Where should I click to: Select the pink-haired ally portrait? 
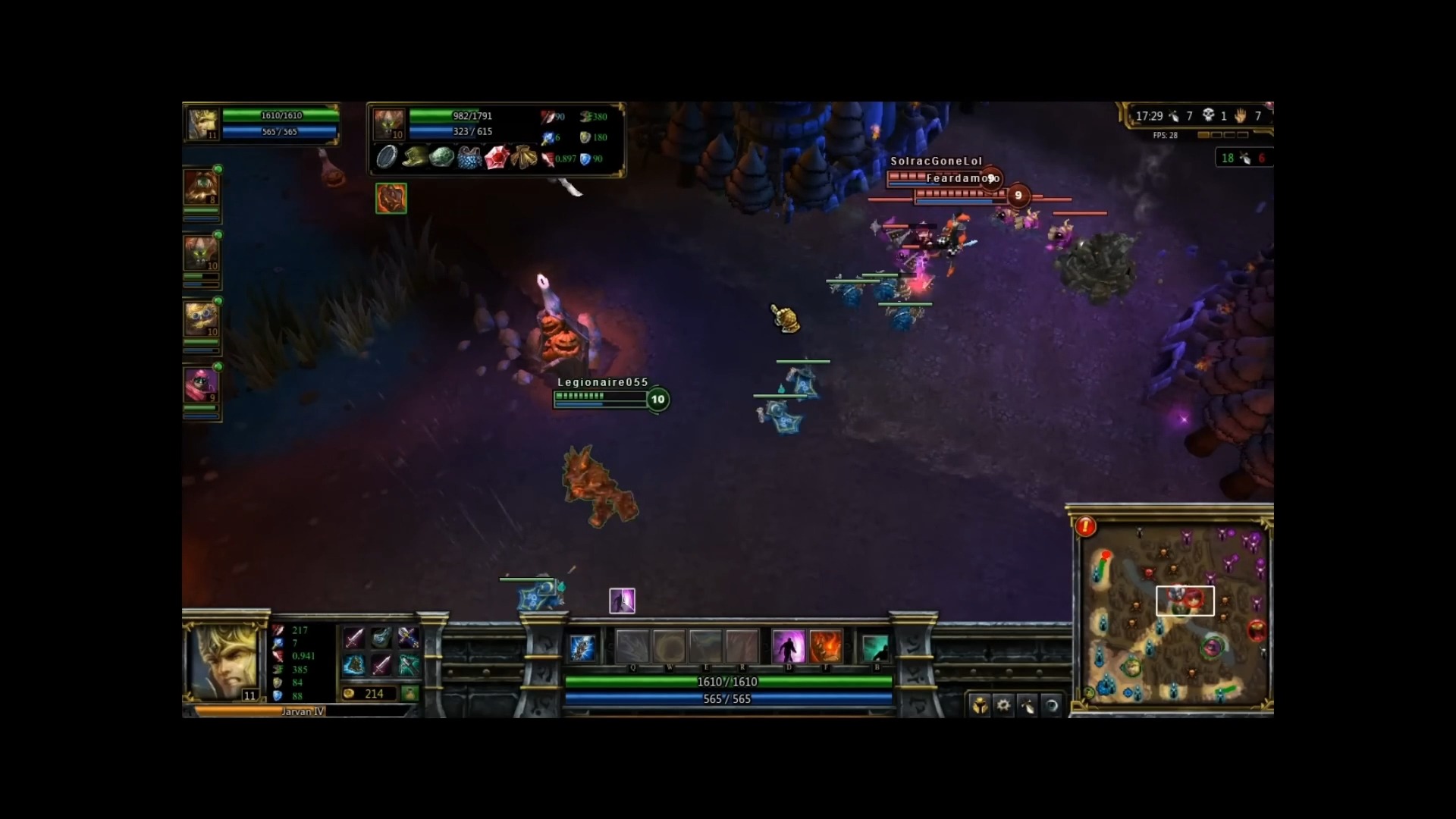[201, 384]
